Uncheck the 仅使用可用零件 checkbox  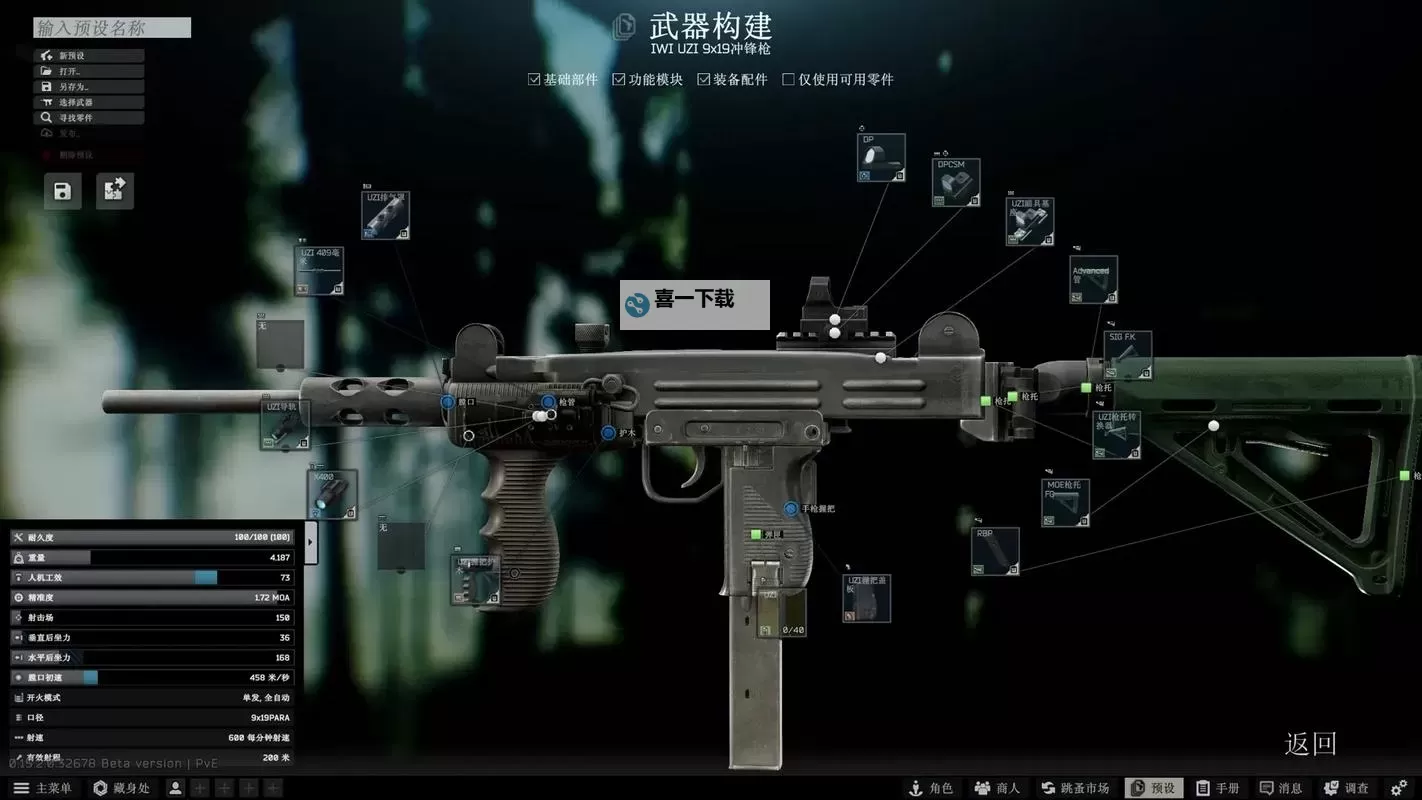coord(789,78)
